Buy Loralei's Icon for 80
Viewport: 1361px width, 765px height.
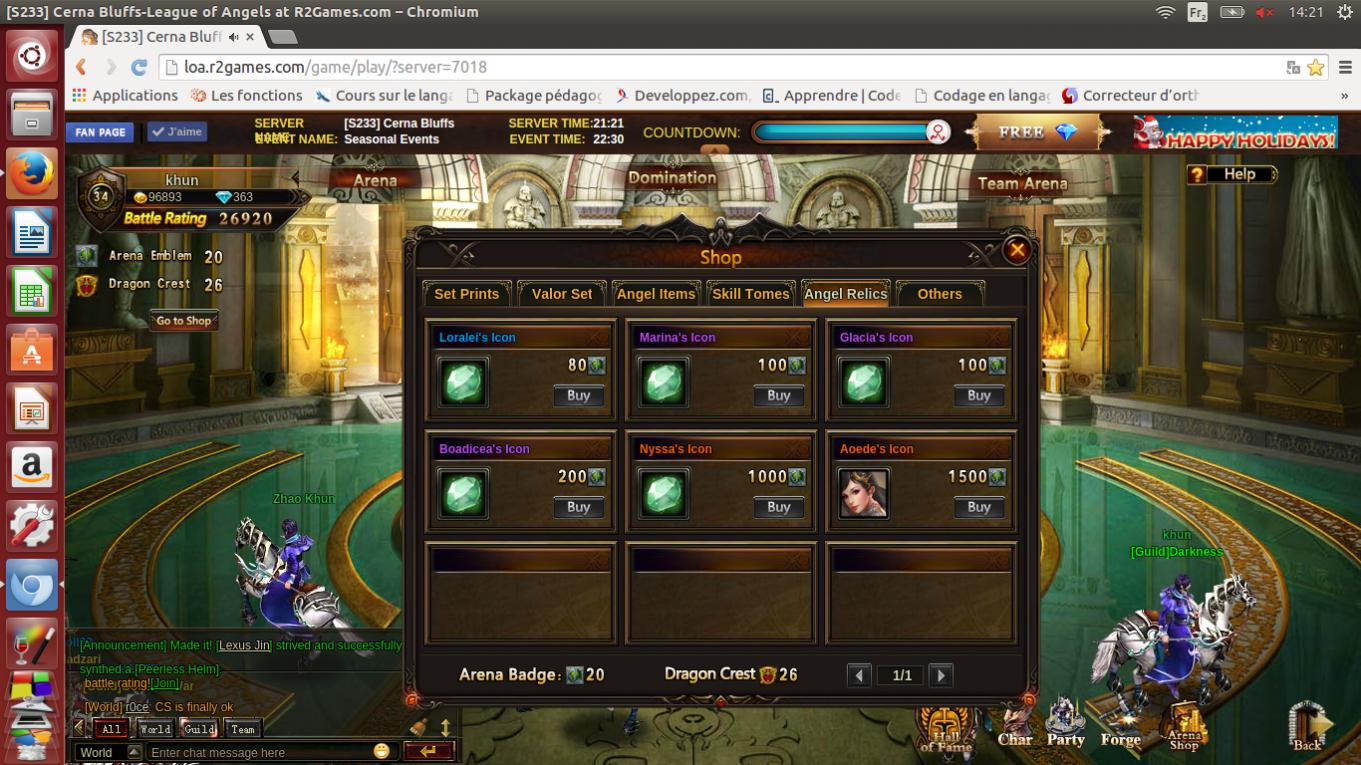click(579, 396)
